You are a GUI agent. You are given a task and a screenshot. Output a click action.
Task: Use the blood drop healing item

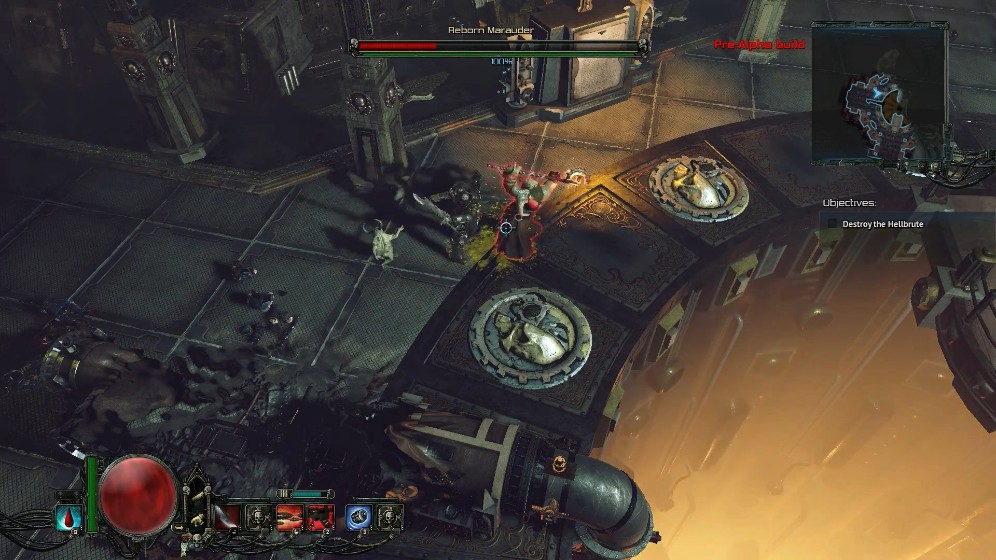point(69,518)
